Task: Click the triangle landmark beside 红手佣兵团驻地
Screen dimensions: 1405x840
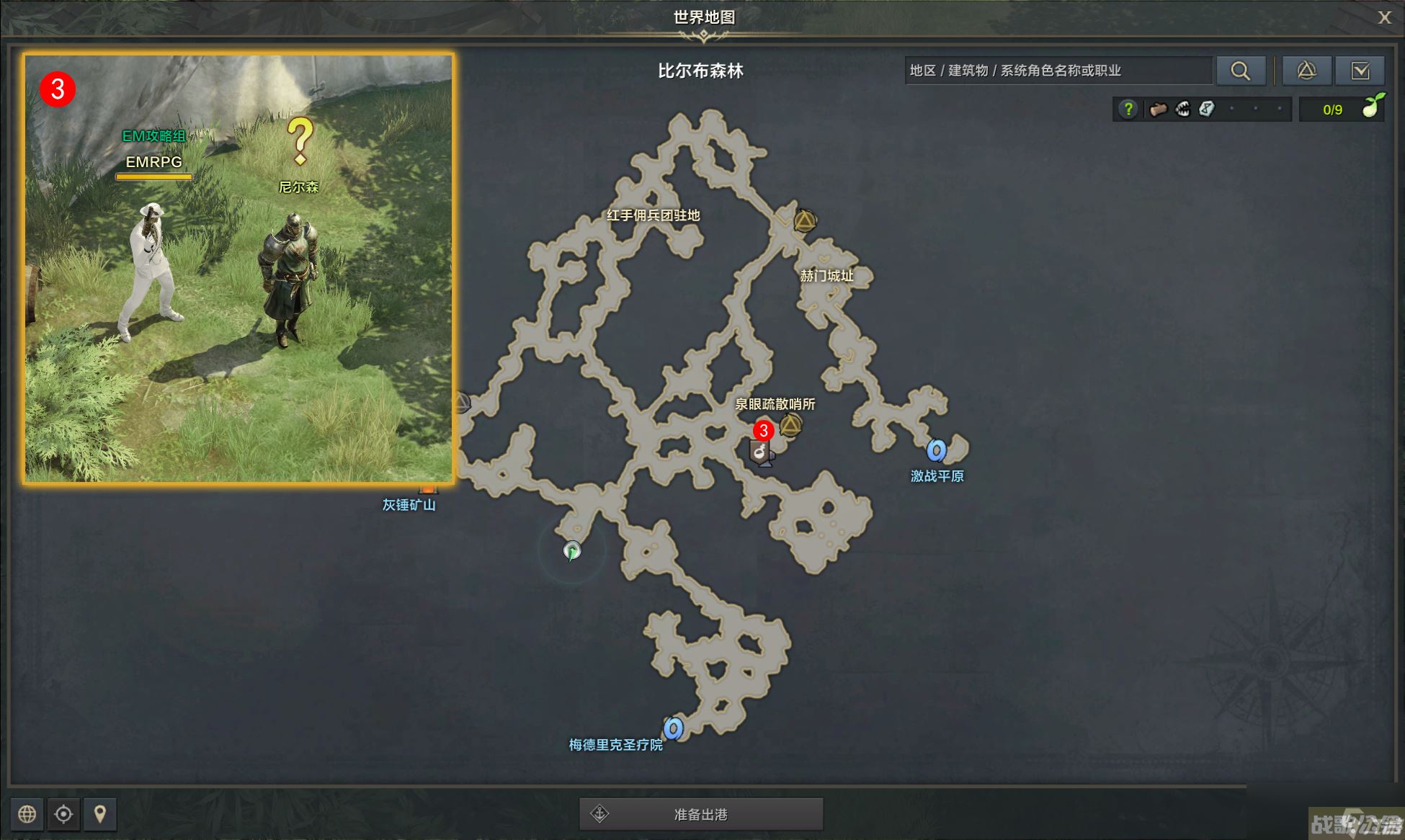Action: point(805,220)
